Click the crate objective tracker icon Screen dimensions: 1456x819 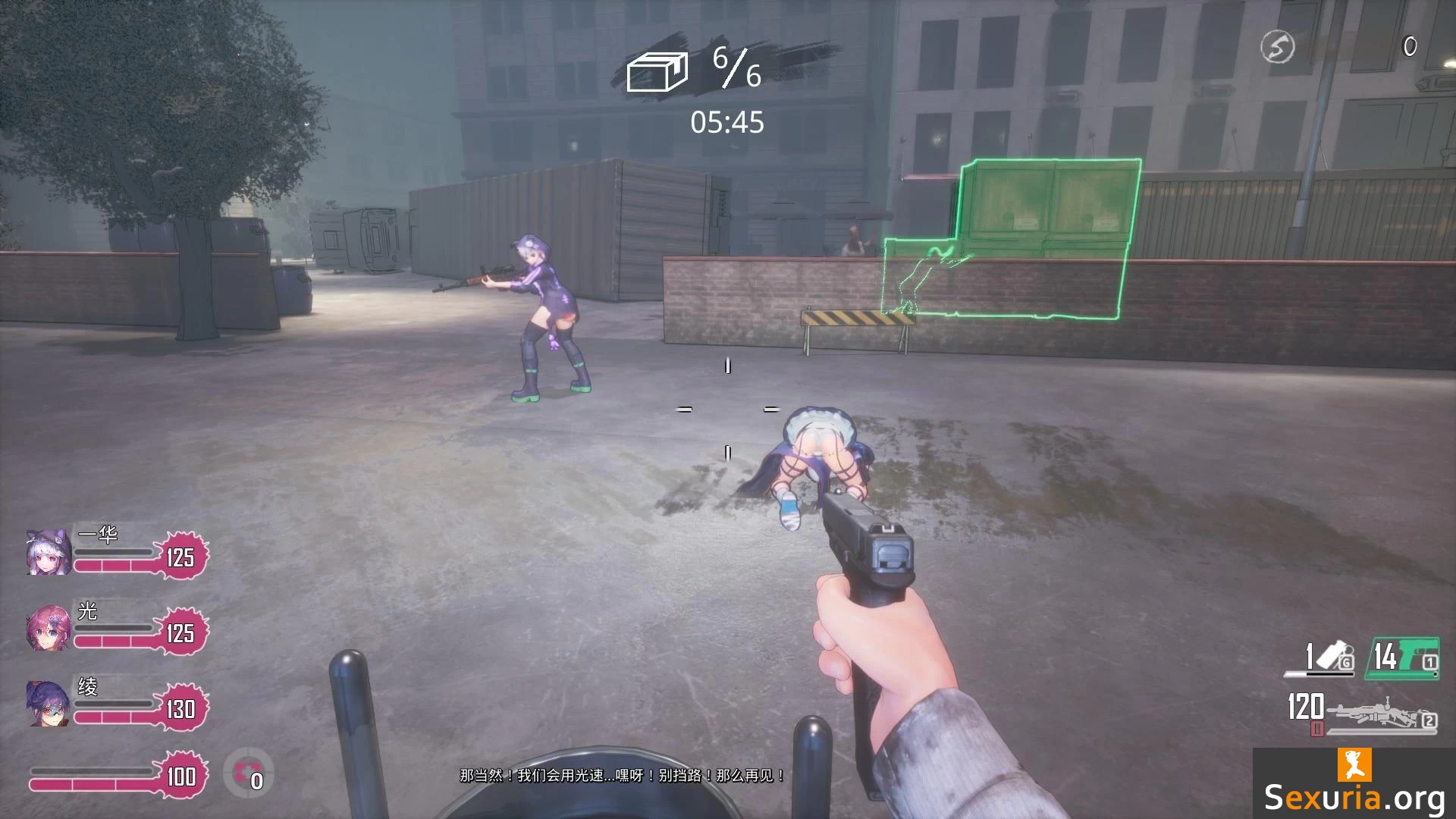pos(657,71)
